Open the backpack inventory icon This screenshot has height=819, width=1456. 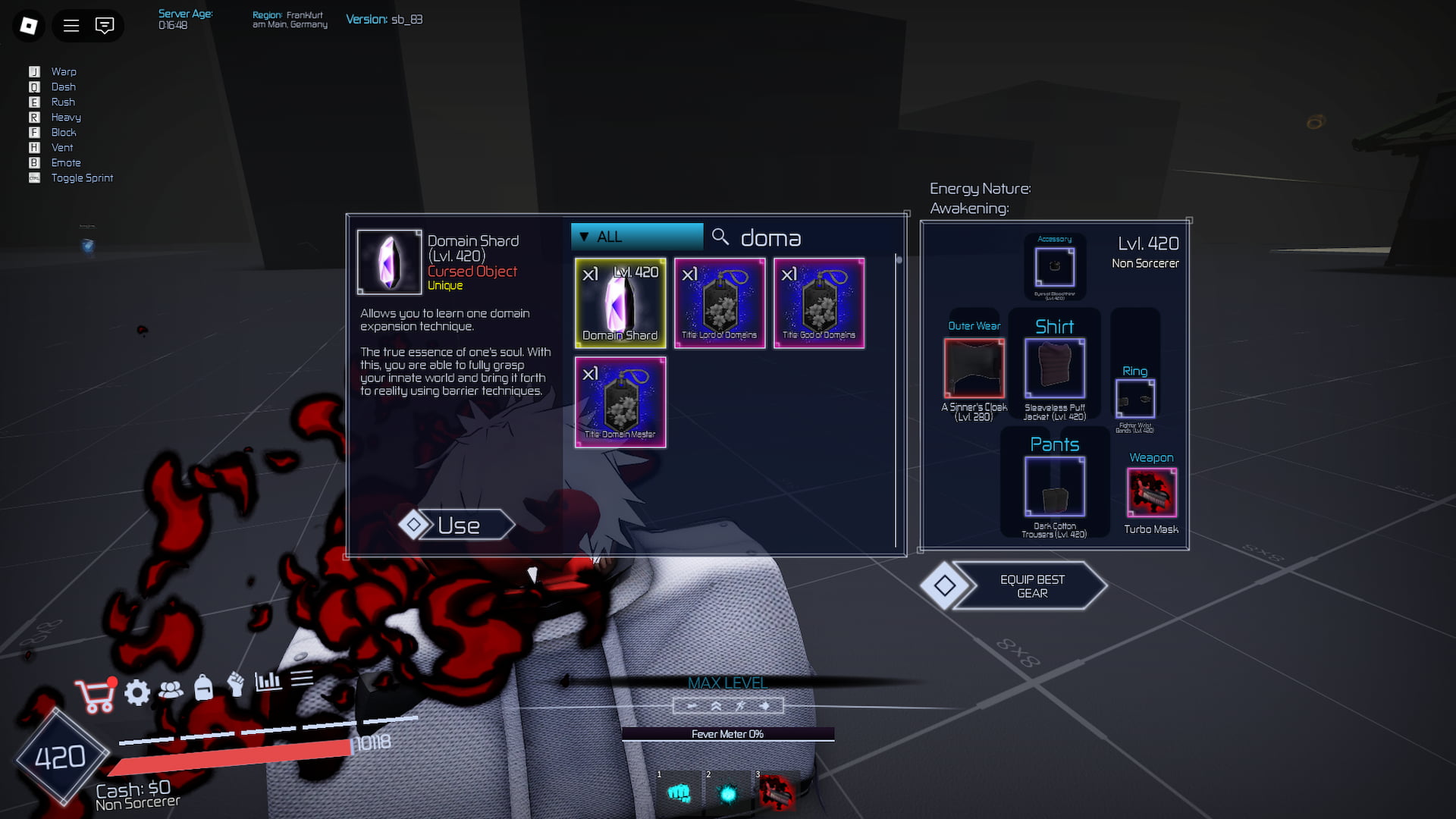[203, 687]
